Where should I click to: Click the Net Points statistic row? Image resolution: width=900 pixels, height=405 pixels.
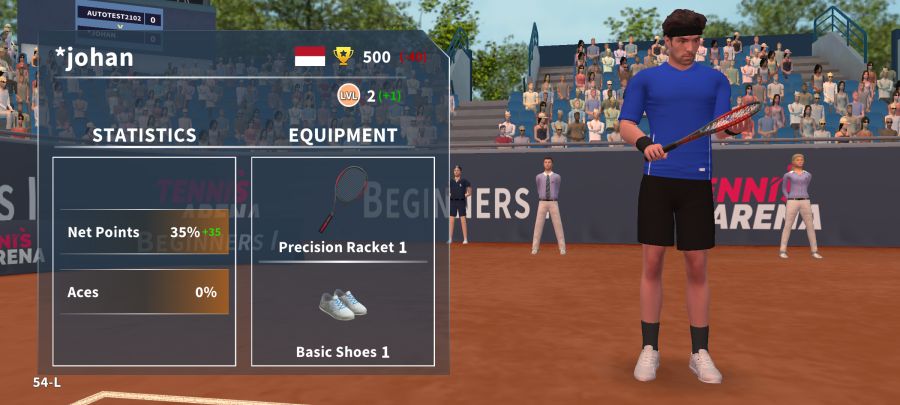[x=144, y=232]
